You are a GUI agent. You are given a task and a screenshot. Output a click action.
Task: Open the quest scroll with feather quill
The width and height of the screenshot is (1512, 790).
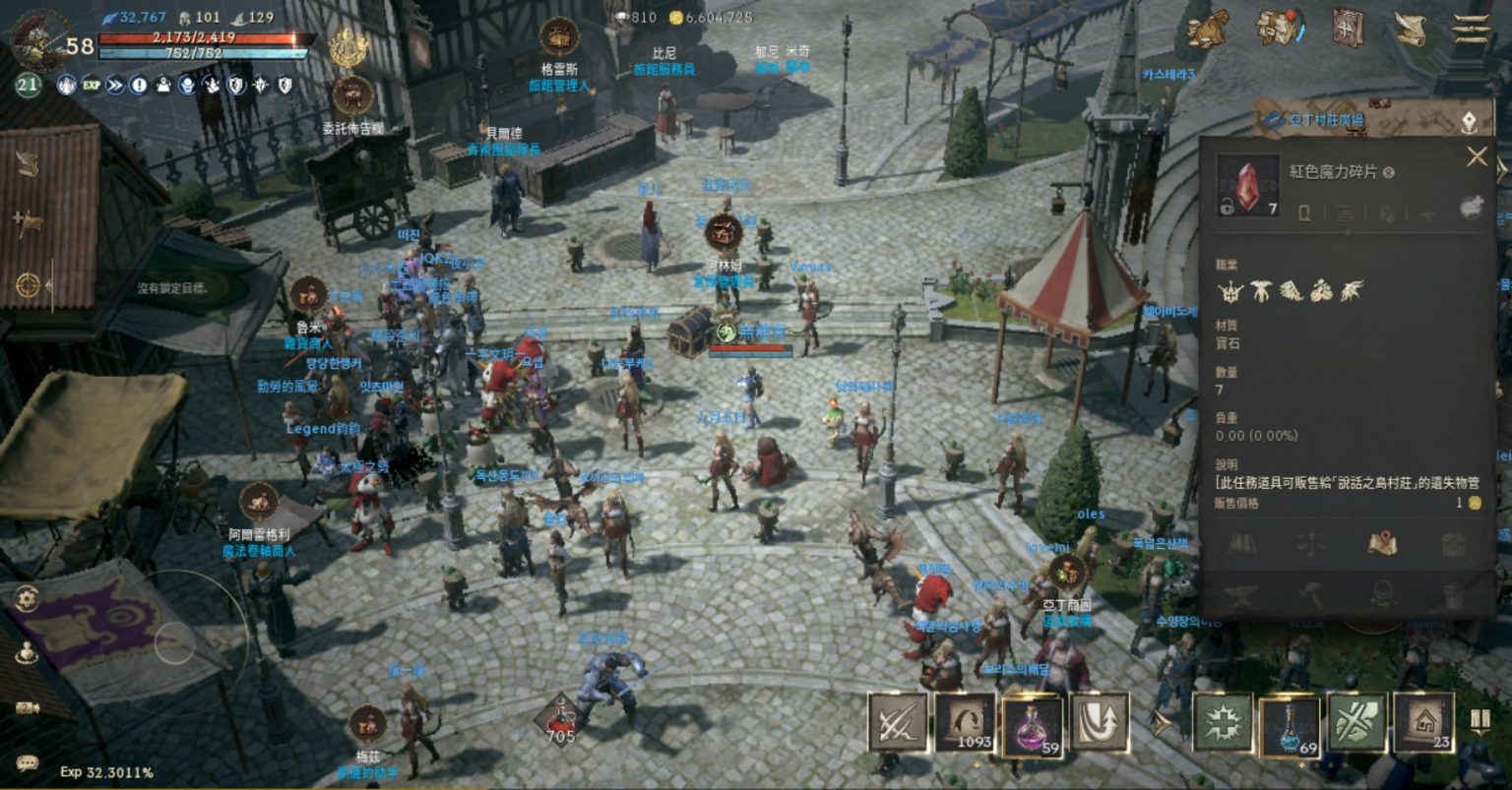tap(1411, 29)
